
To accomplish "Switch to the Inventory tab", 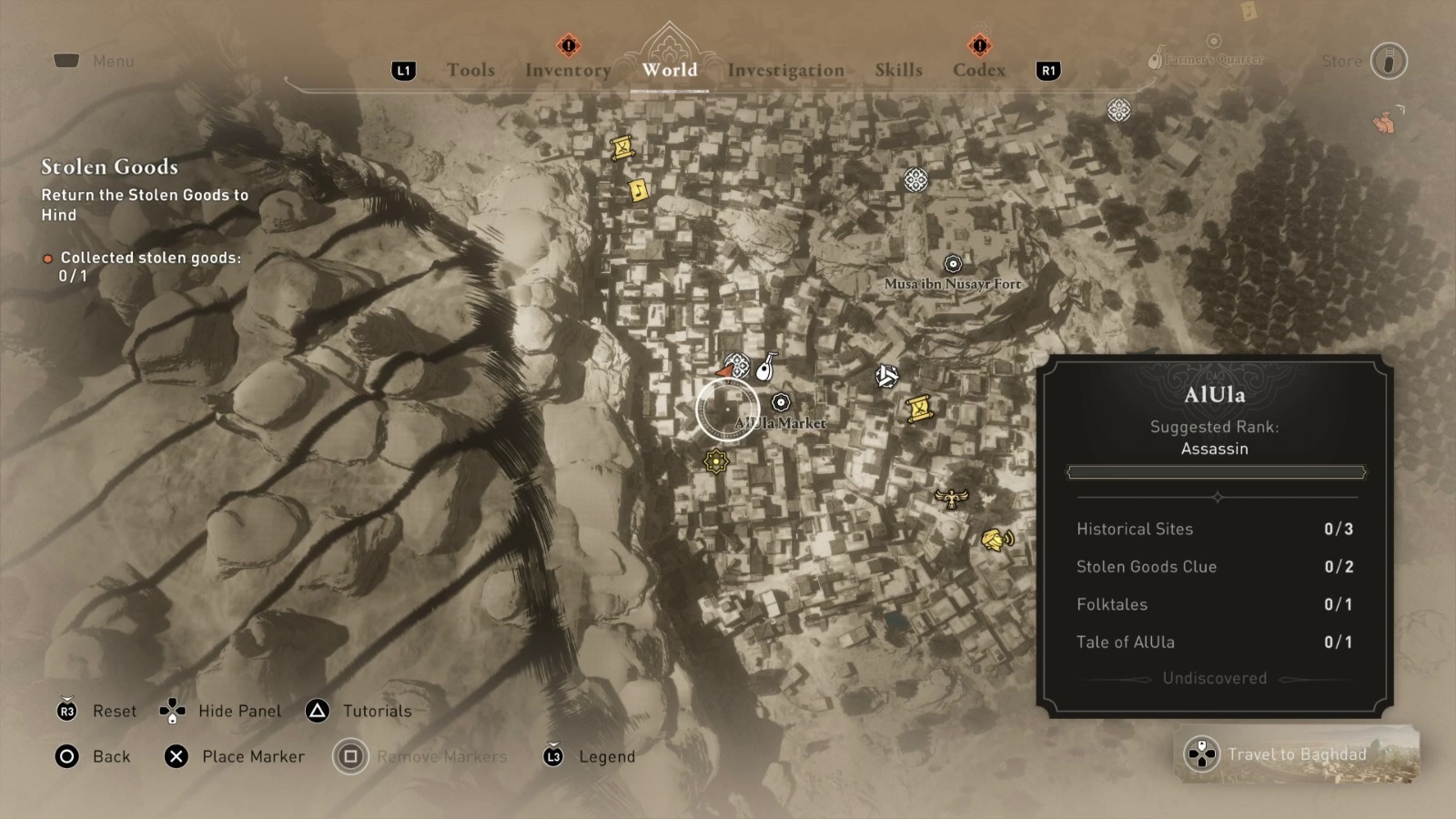I will [x=568, y=70].
